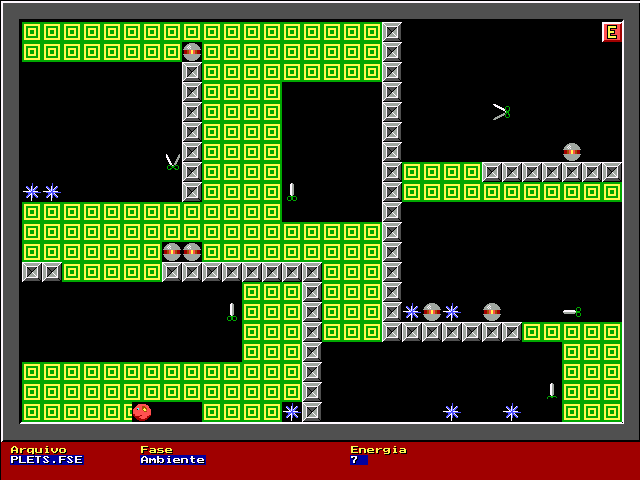Image resolution: width=640 pixels, height=480 pixels.
Task: Select the PLETS.FSE file name field
Action: click(46, 460)
